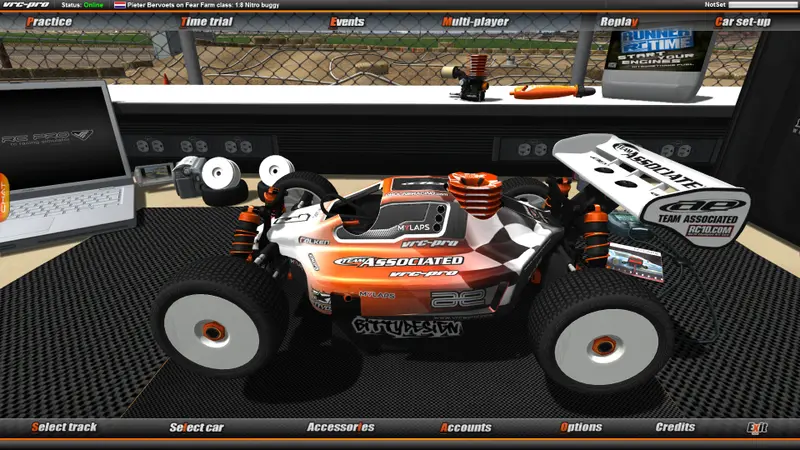800x450 pixels.
Task: View the Credits
Action: (x=675, y=428)
